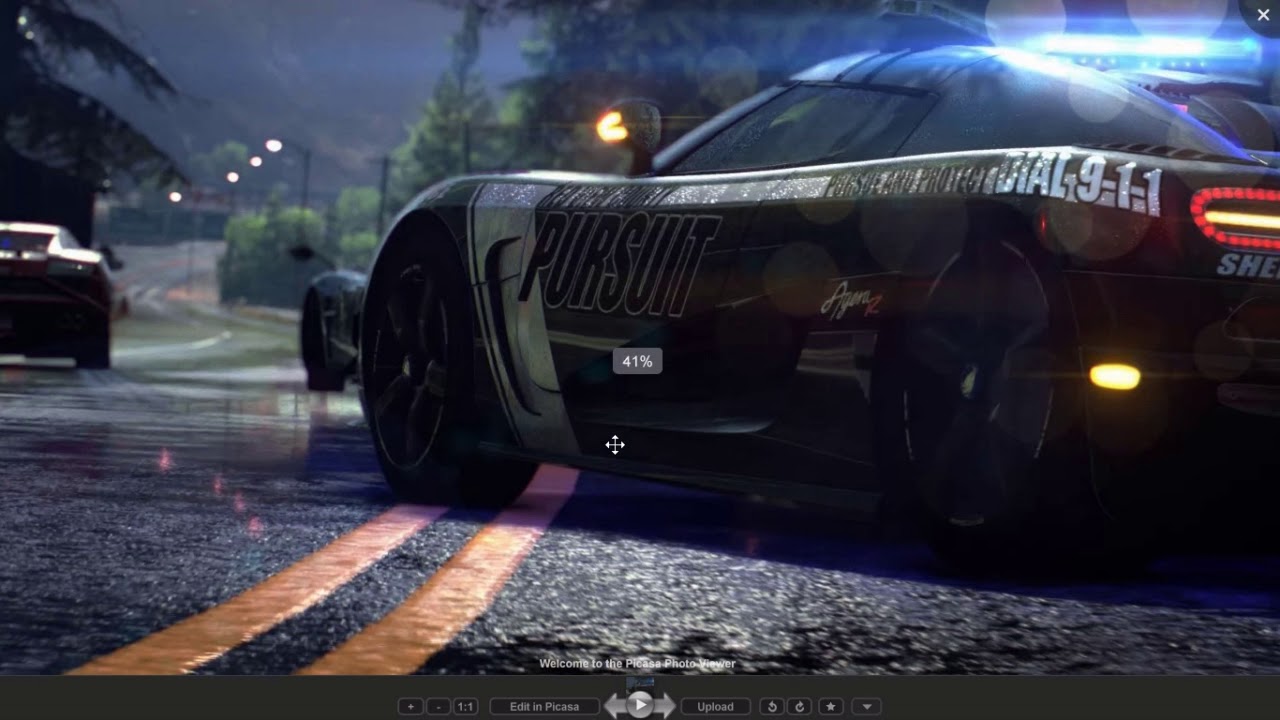Click the 41% zoom level indicator
This screenshot has width=1280, height=720.
tap(637, 360)
